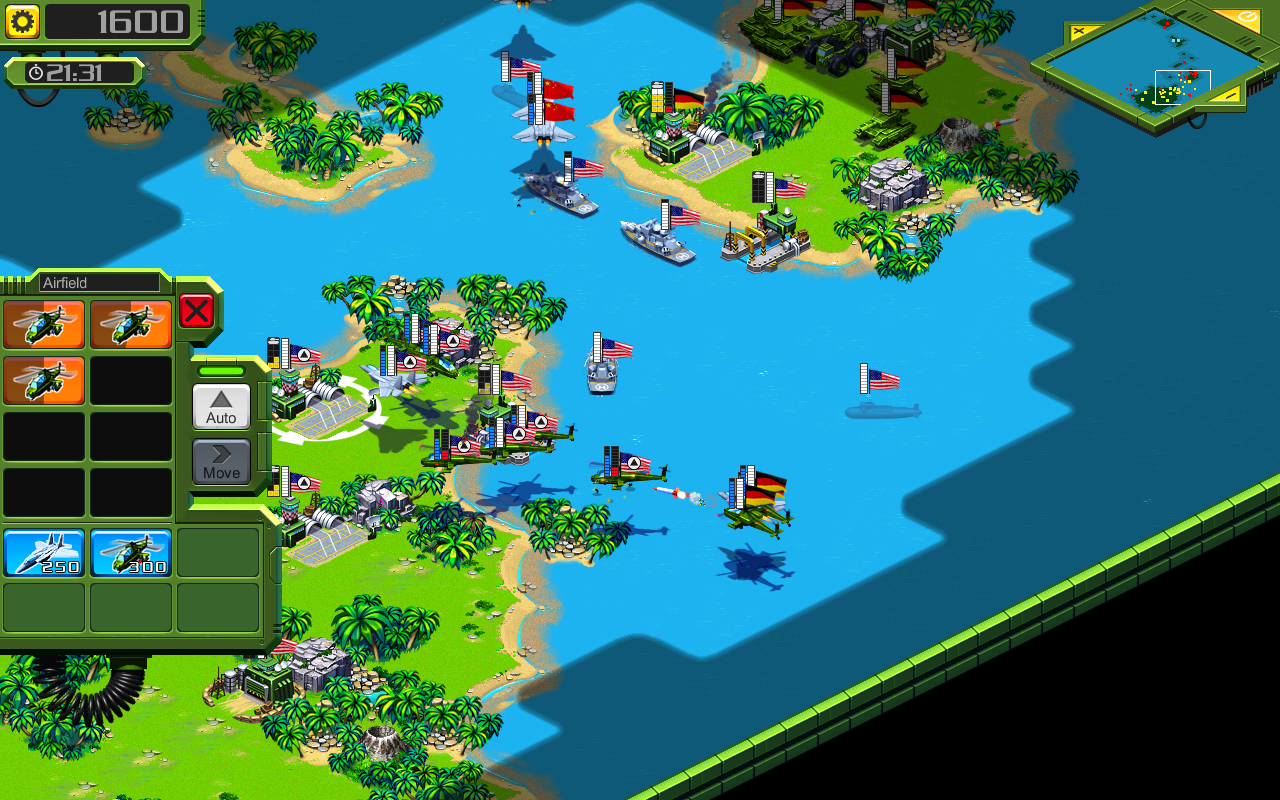1280x800 pixels.
Task: Select the helicopter in the first hangar slot
Action: [44, 324]
